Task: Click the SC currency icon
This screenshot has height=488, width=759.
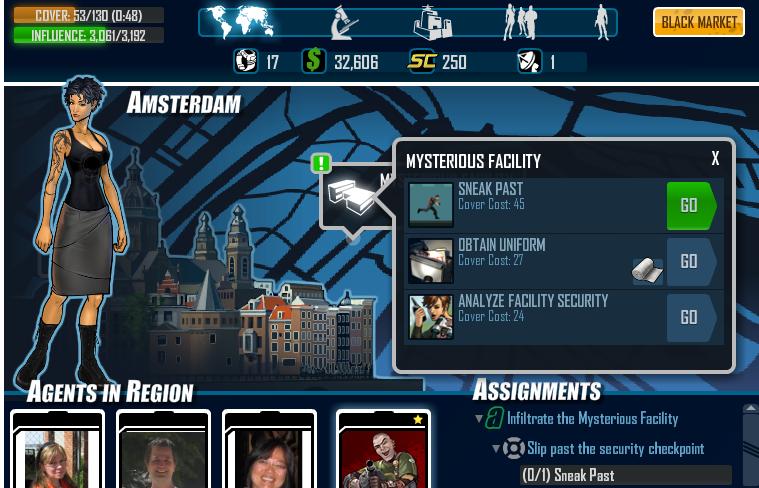Action: 422,62
